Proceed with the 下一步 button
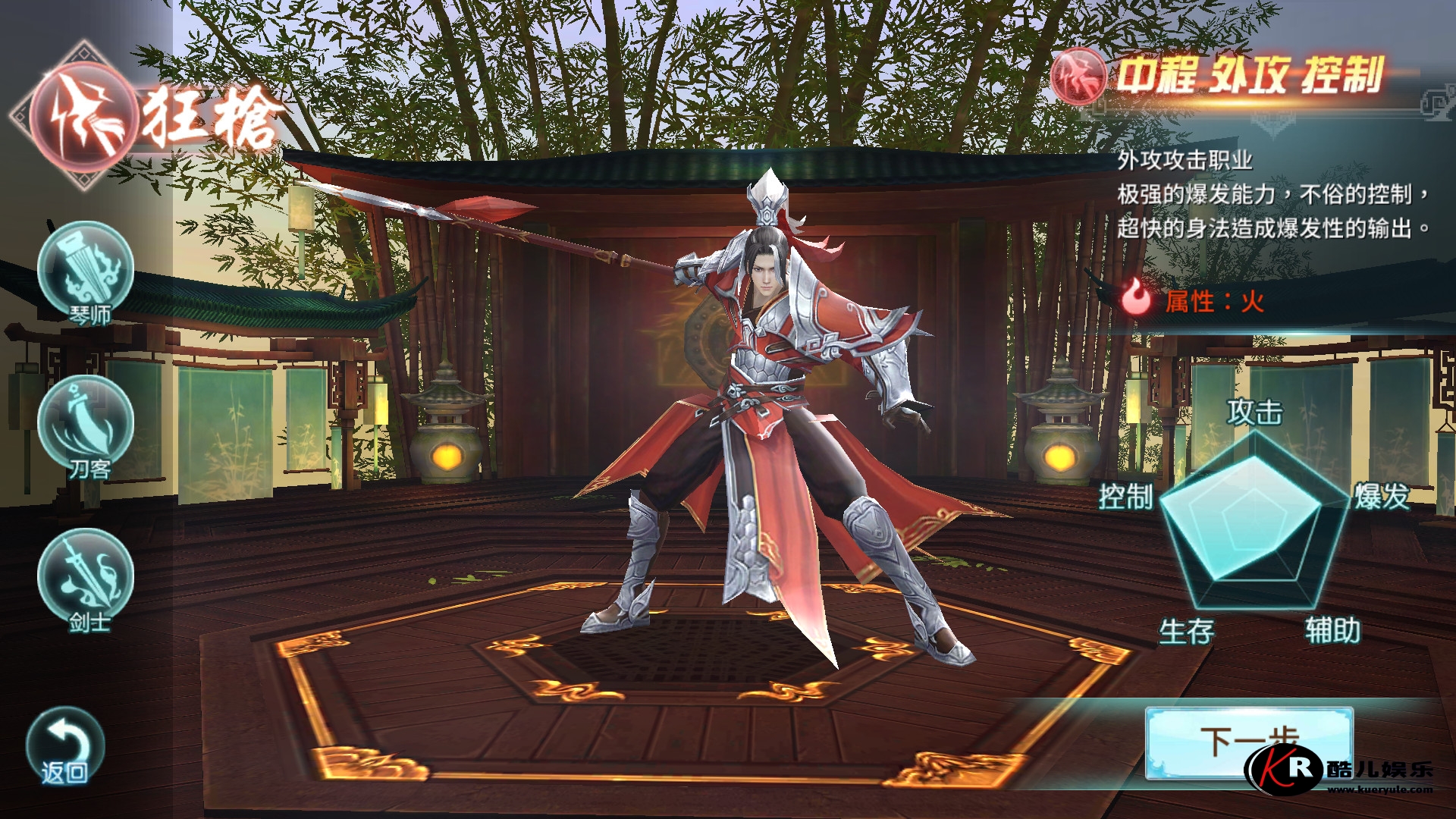1456x819 pixels. click(1248, 741)
